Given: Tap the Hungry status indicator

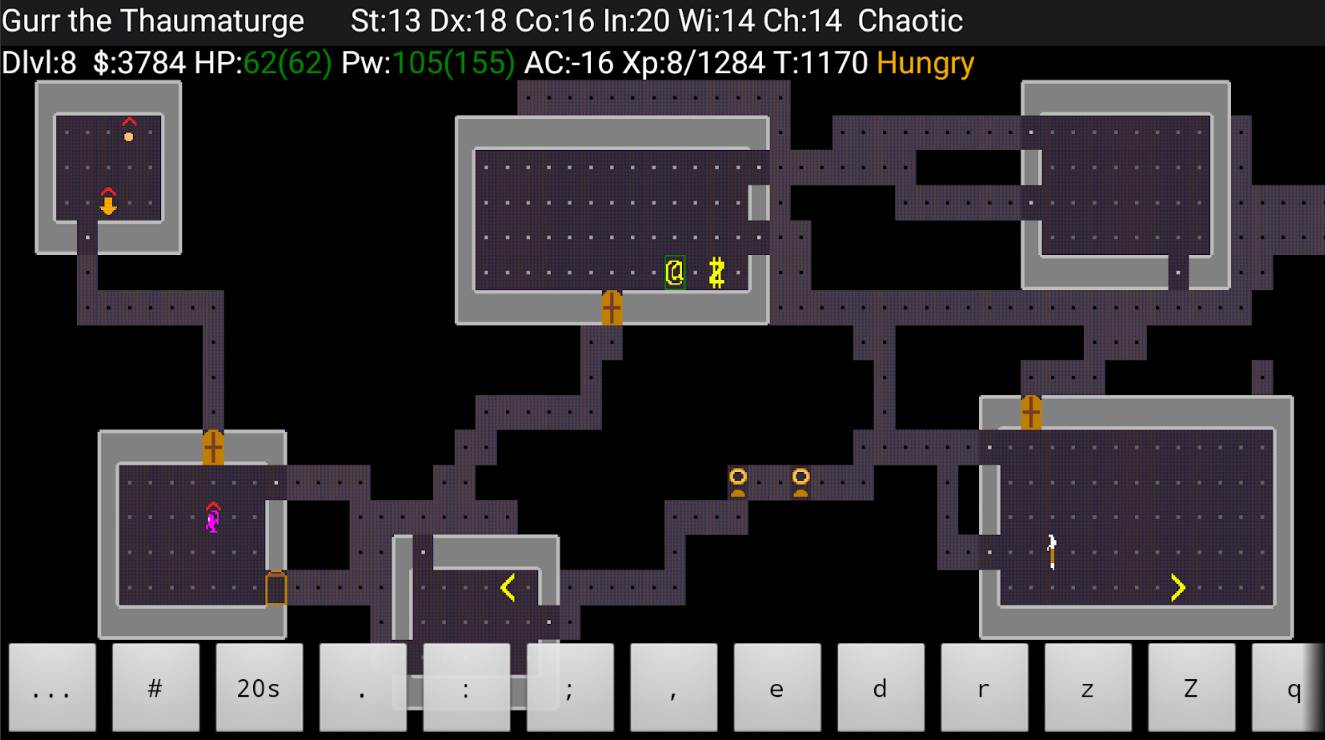Looking at the screenshot, I should pyautogui.click(x=924, y=62).
